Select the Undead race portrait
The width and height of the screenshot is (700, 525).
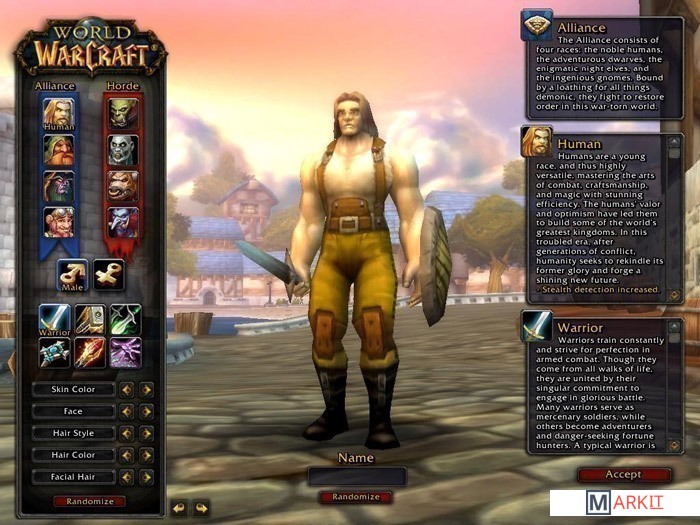(123, 150)
